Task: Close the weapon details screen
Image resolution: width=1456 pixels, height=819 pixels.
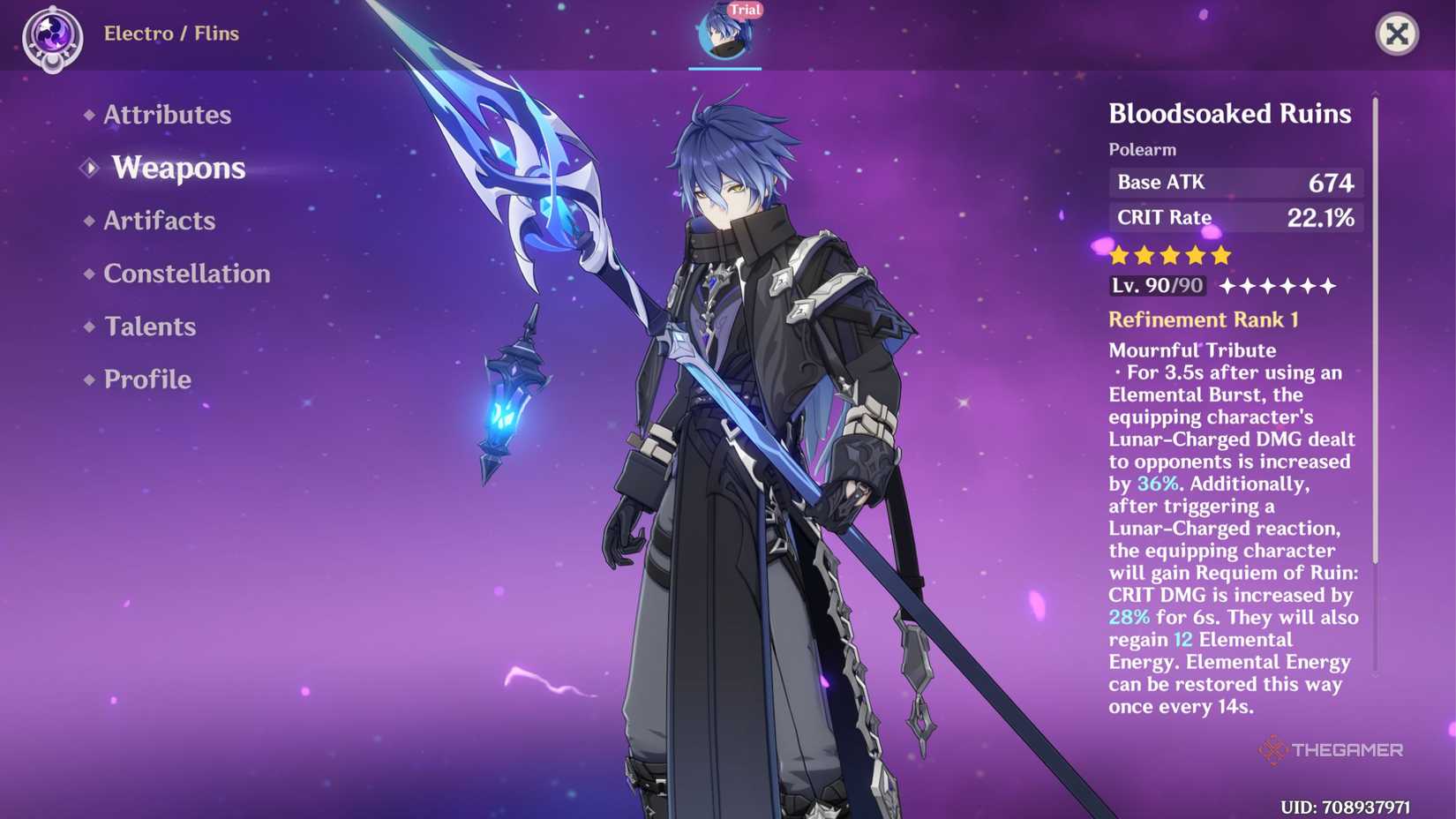Action: (1399, 35)
